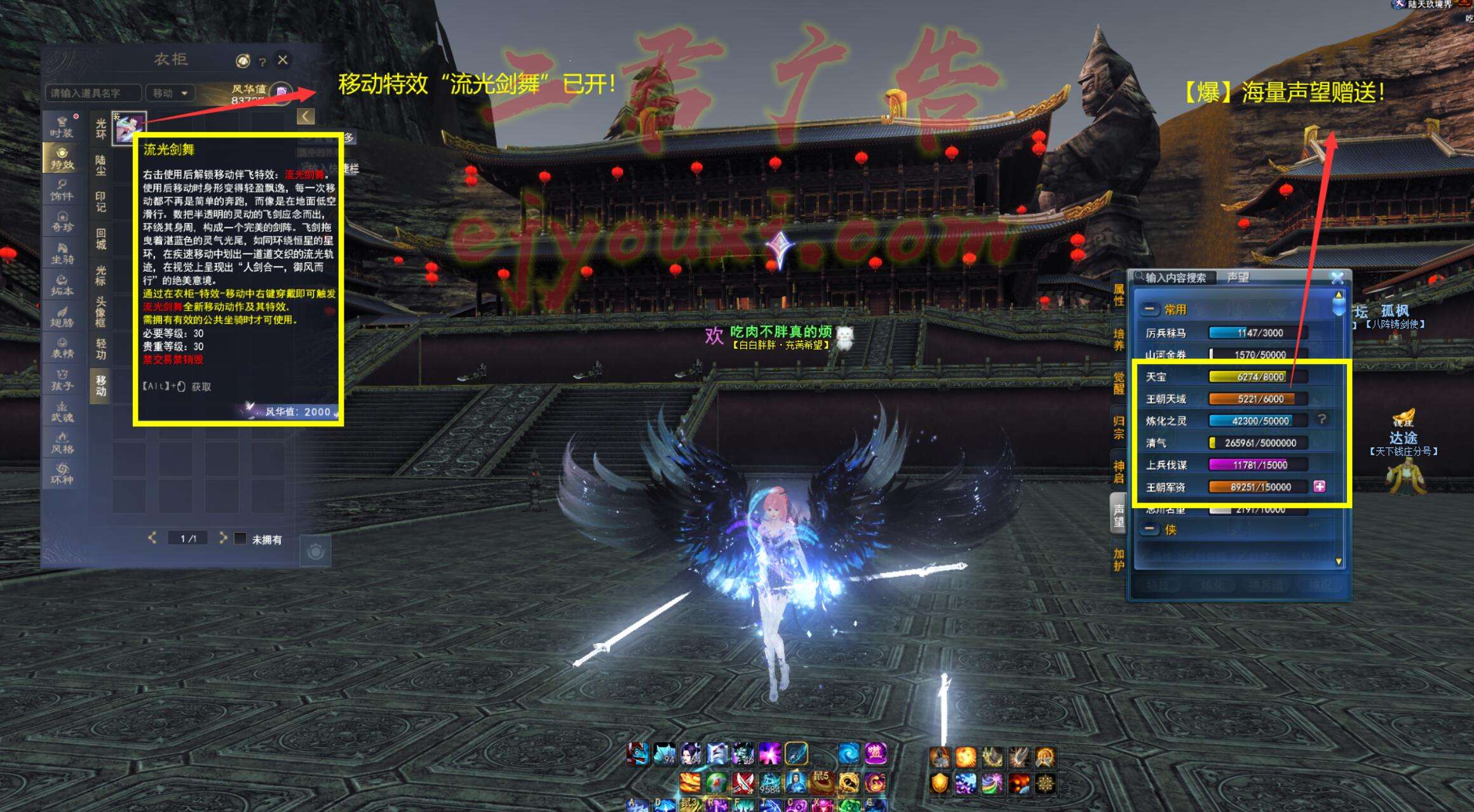Click the plus button beside 王朝军资
The image size is (1474, 812).
(1320, 487)
